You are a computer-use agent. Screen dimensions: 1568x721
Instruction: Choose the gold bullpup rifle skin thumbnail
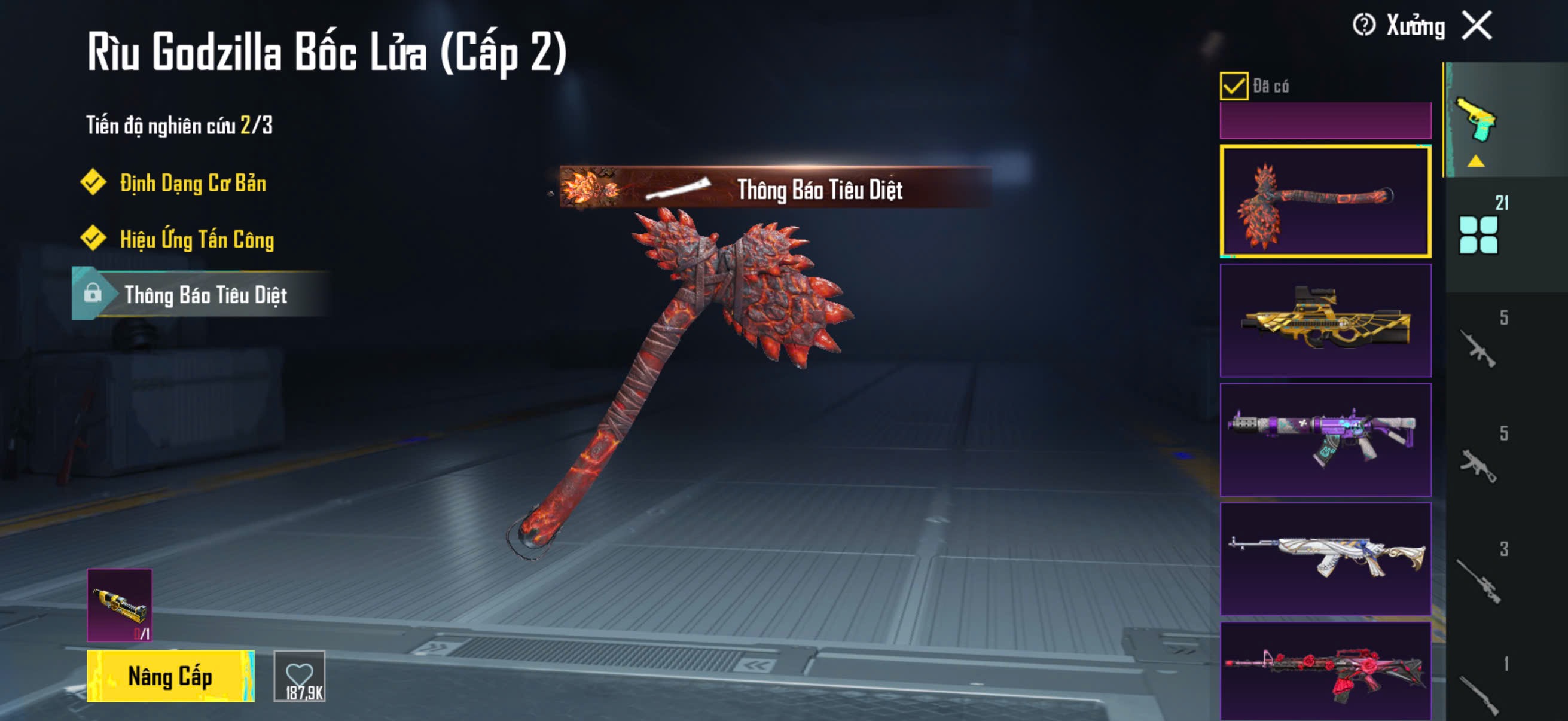(x=1325, y=320)
